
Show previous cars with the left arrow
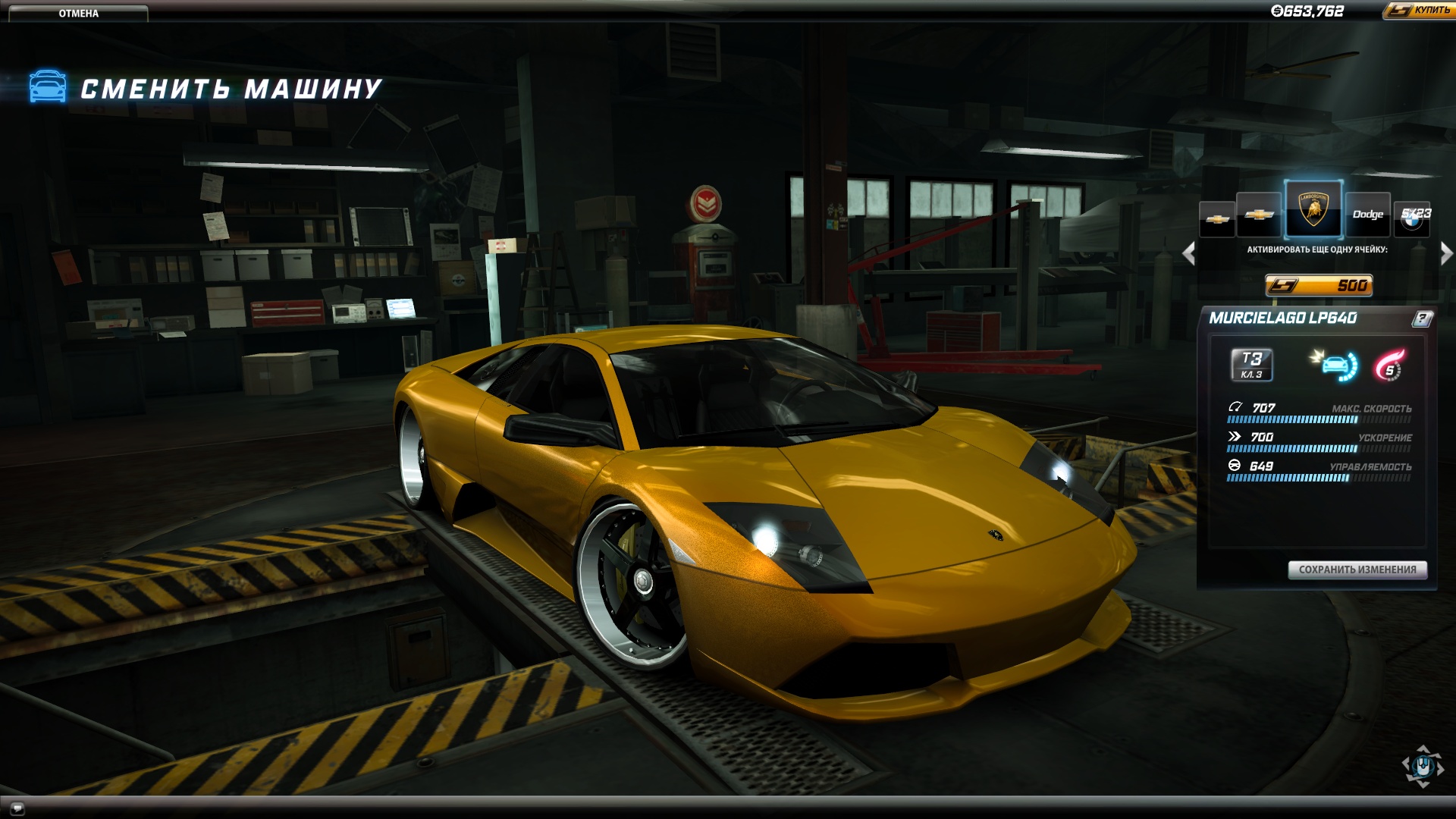(1189, 253)
